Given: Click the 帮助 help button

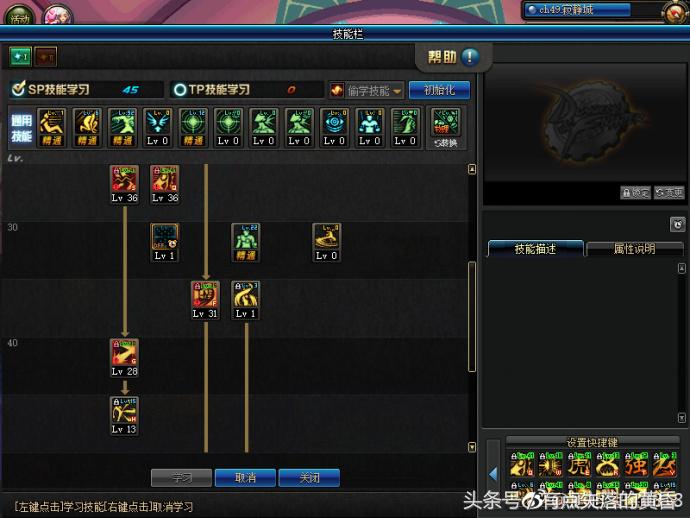Looking at the screenshot, I should [453, 56].
